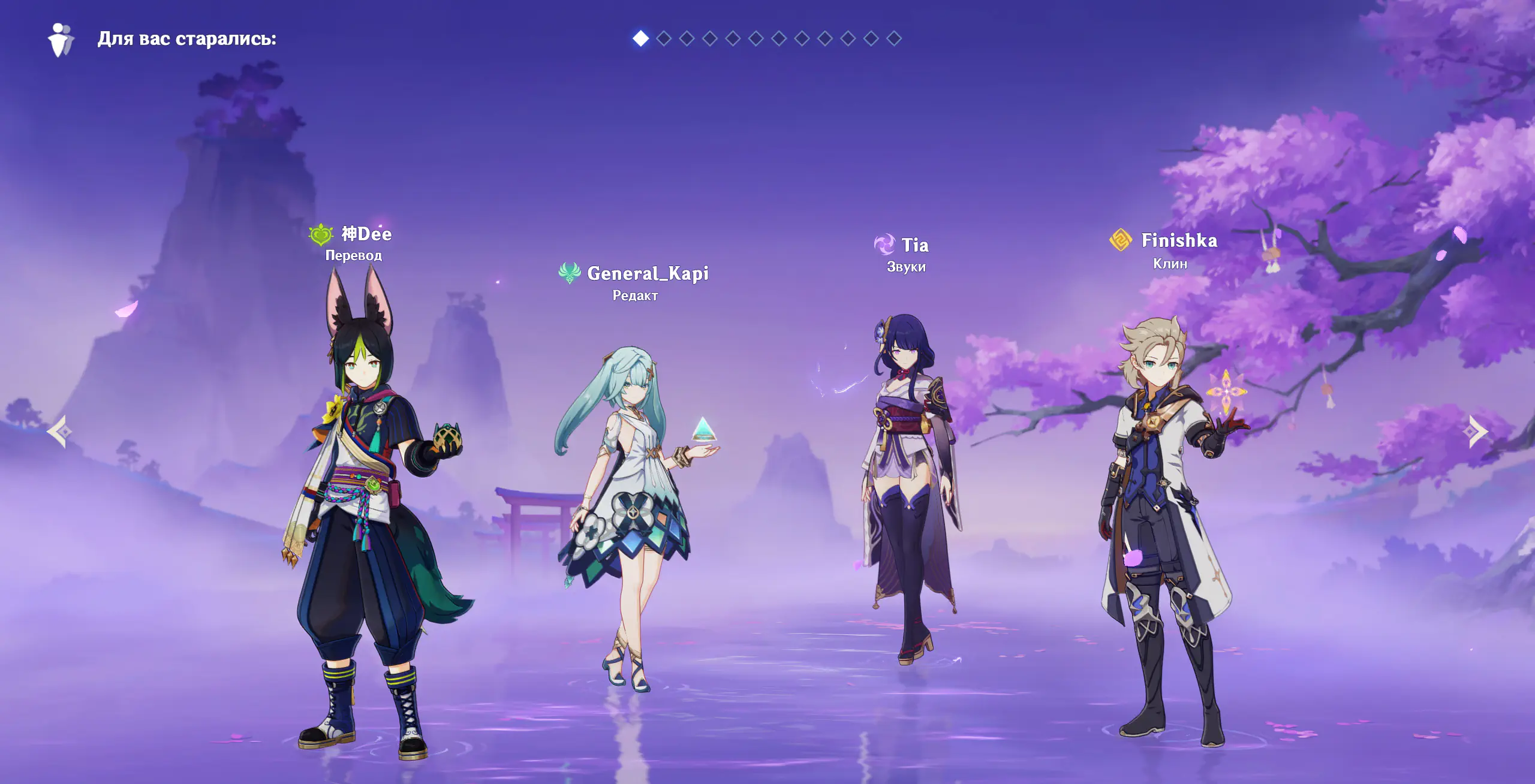Select the Finishka credit name label

pos(1179,241)
